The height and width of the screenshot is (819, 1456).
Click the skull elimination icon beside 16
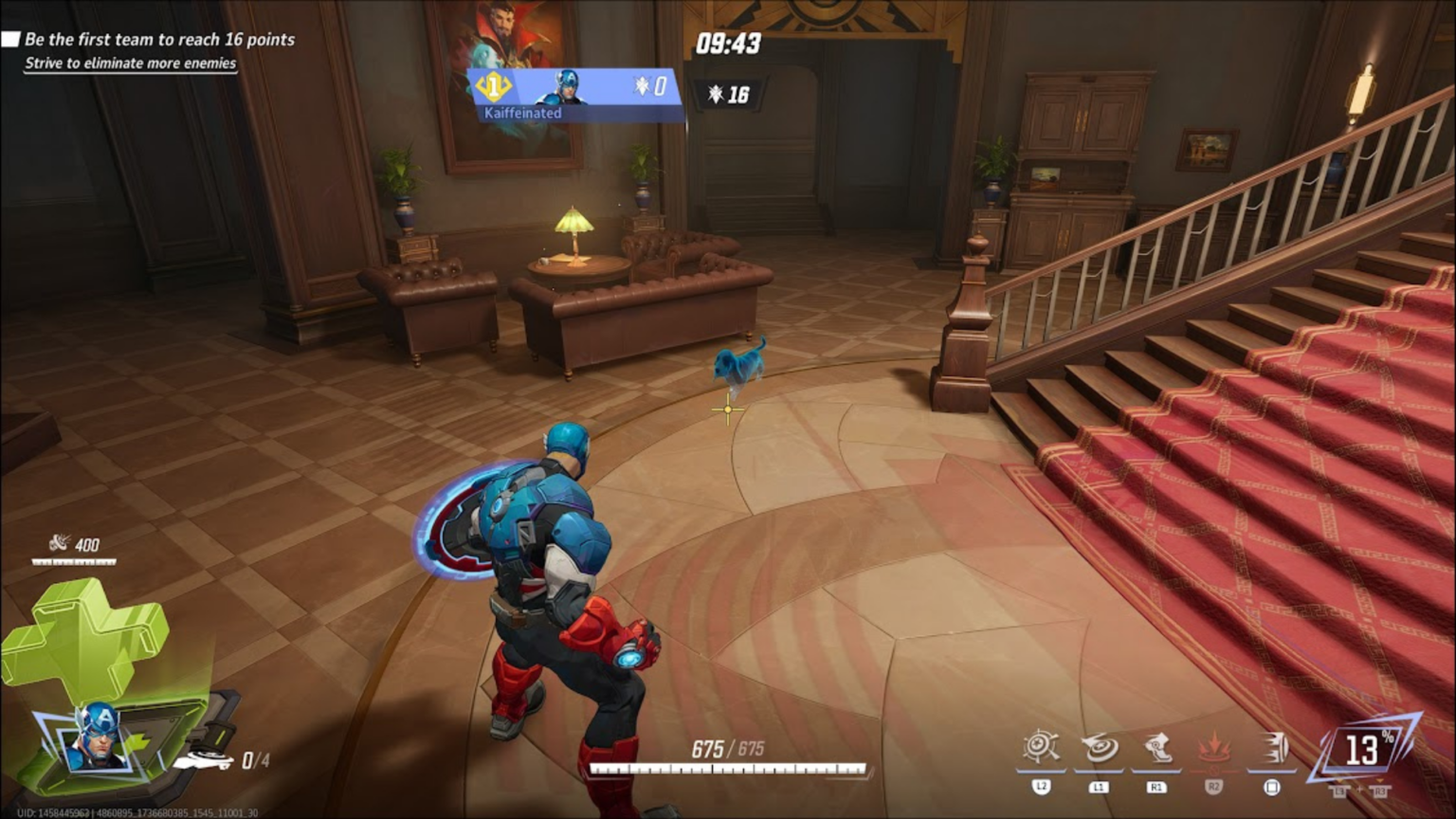point(716,93)
